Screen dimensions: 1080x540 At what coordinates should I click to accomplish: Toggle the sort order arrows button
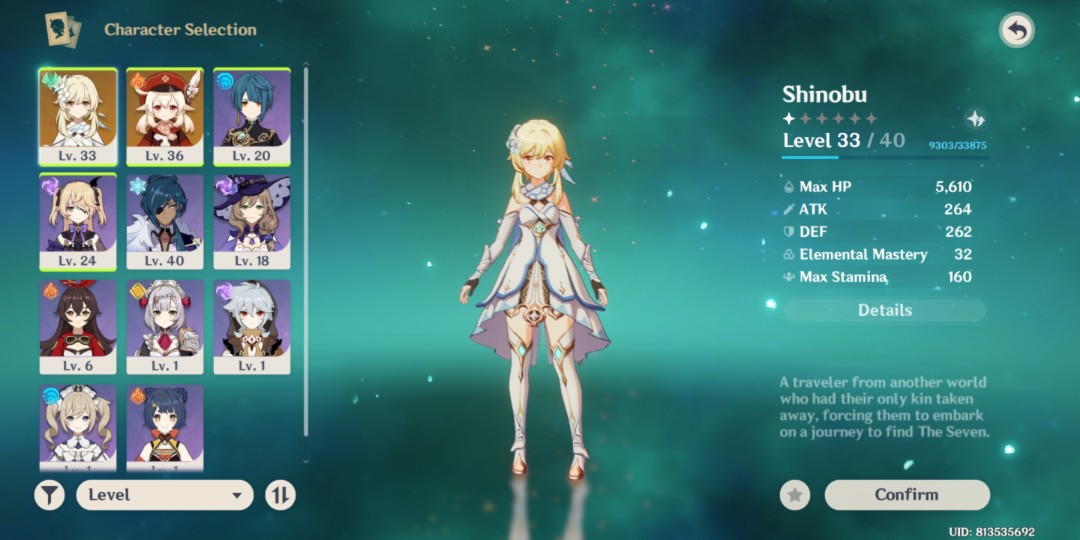pos(280,494)
